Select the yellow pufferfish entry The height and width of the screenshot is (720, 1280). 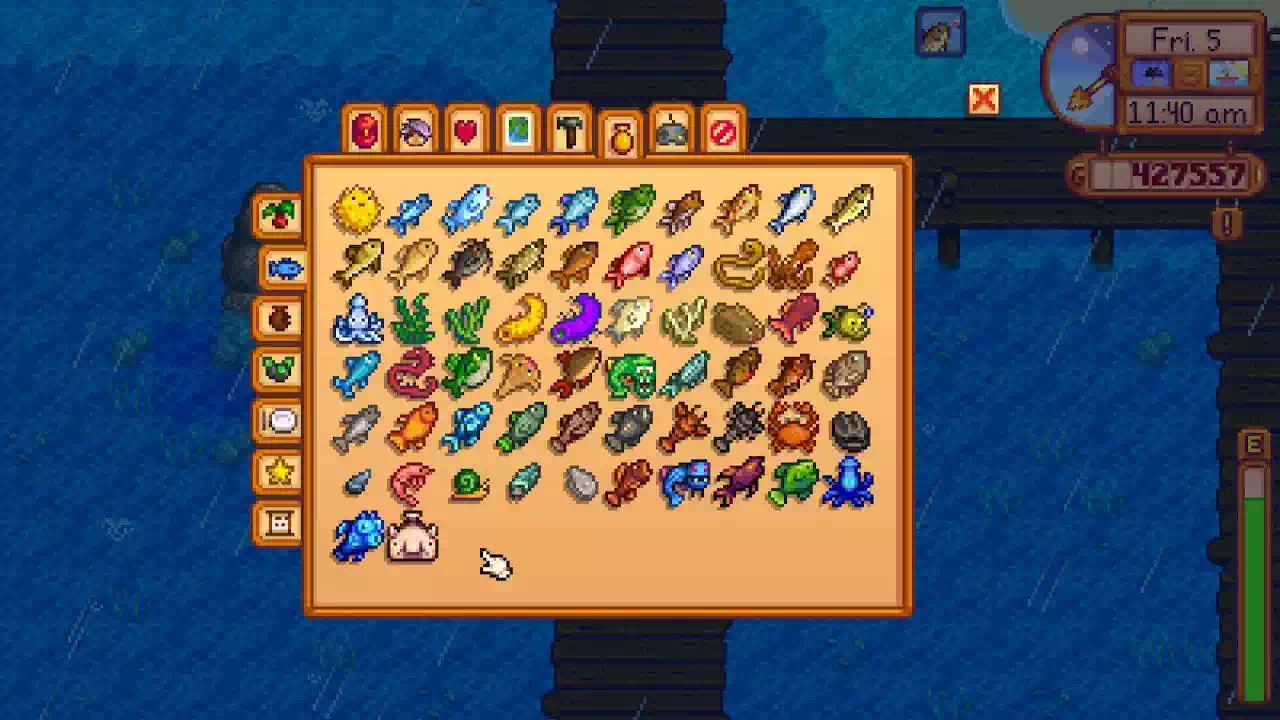(357, 210)
